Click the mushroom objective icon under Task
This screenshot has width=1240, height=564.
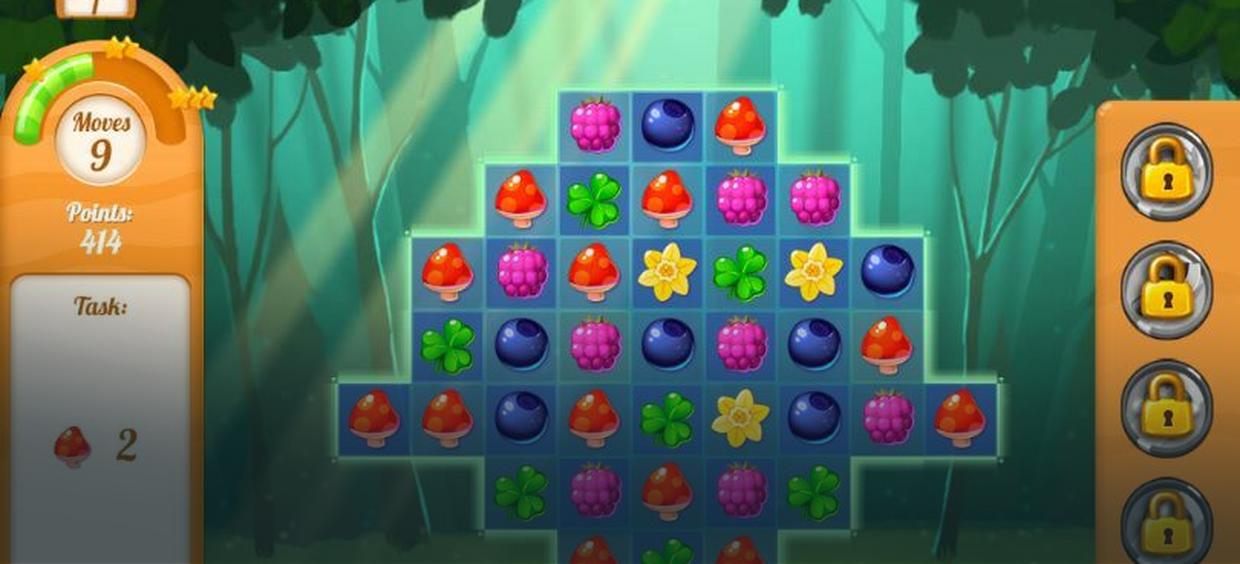pyautogui.click(x=72, y=446)
